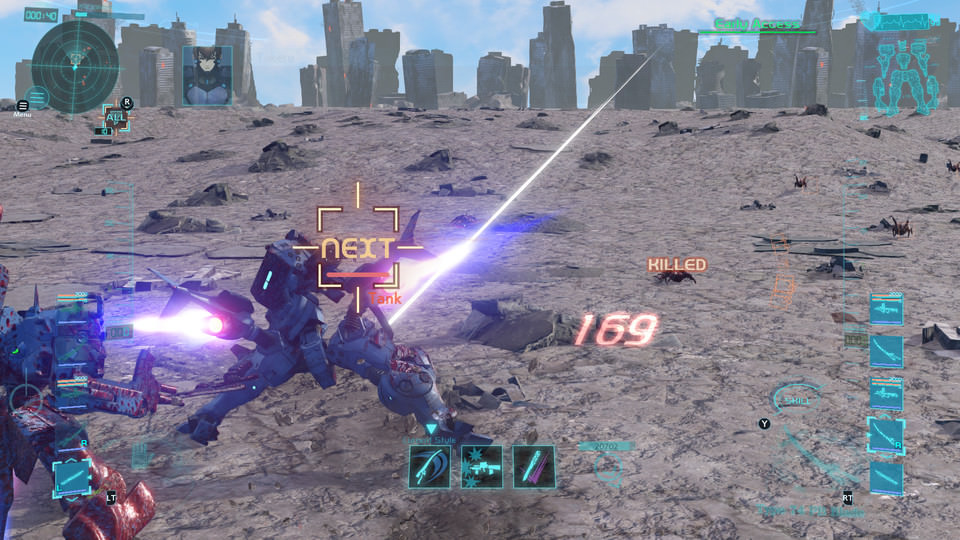Choose the rifle burst style icon
This screenshot has width=960, height=540.
point(481,466)
